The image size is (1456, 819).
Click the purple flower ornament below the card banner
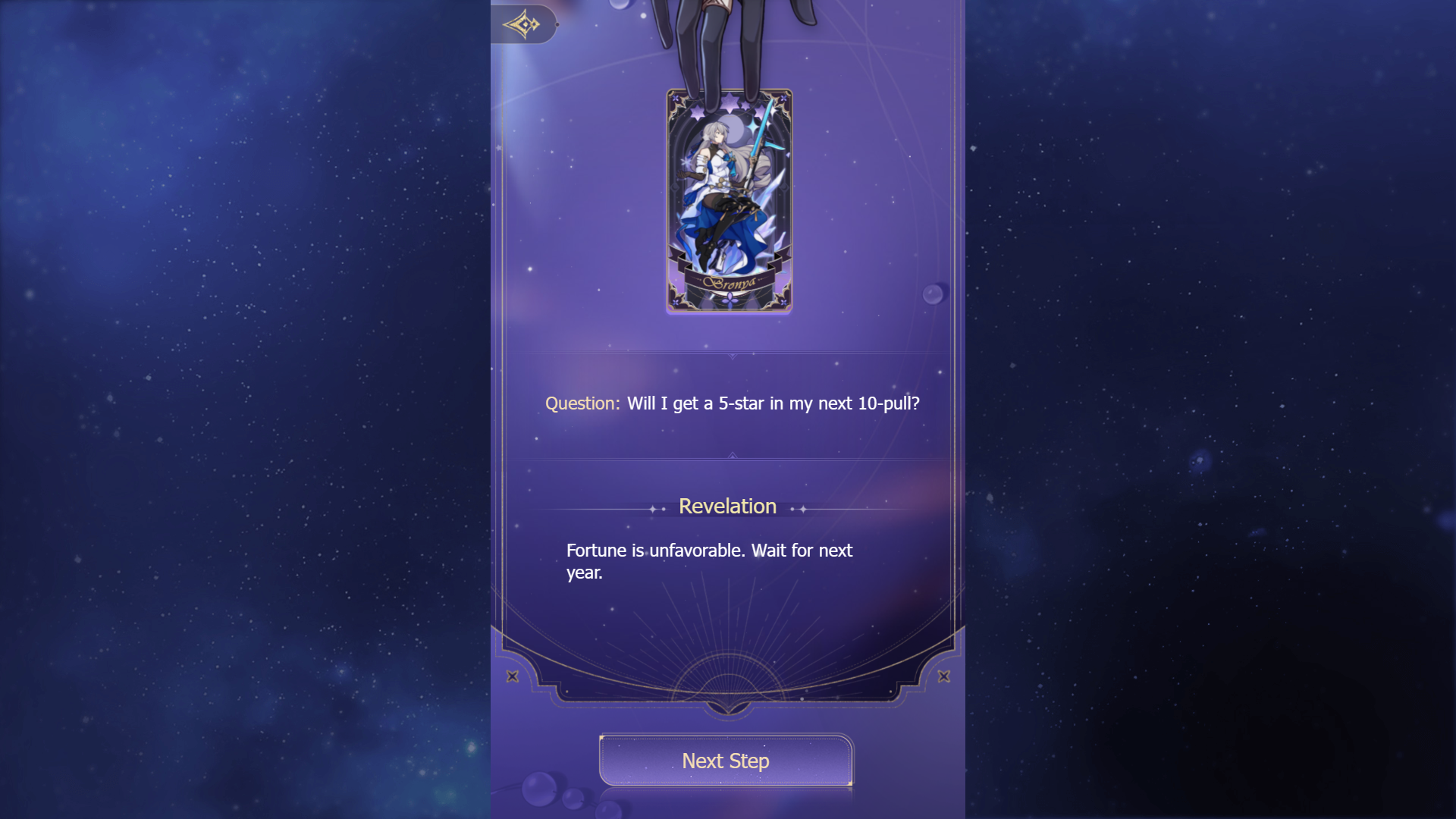(730, 300)
